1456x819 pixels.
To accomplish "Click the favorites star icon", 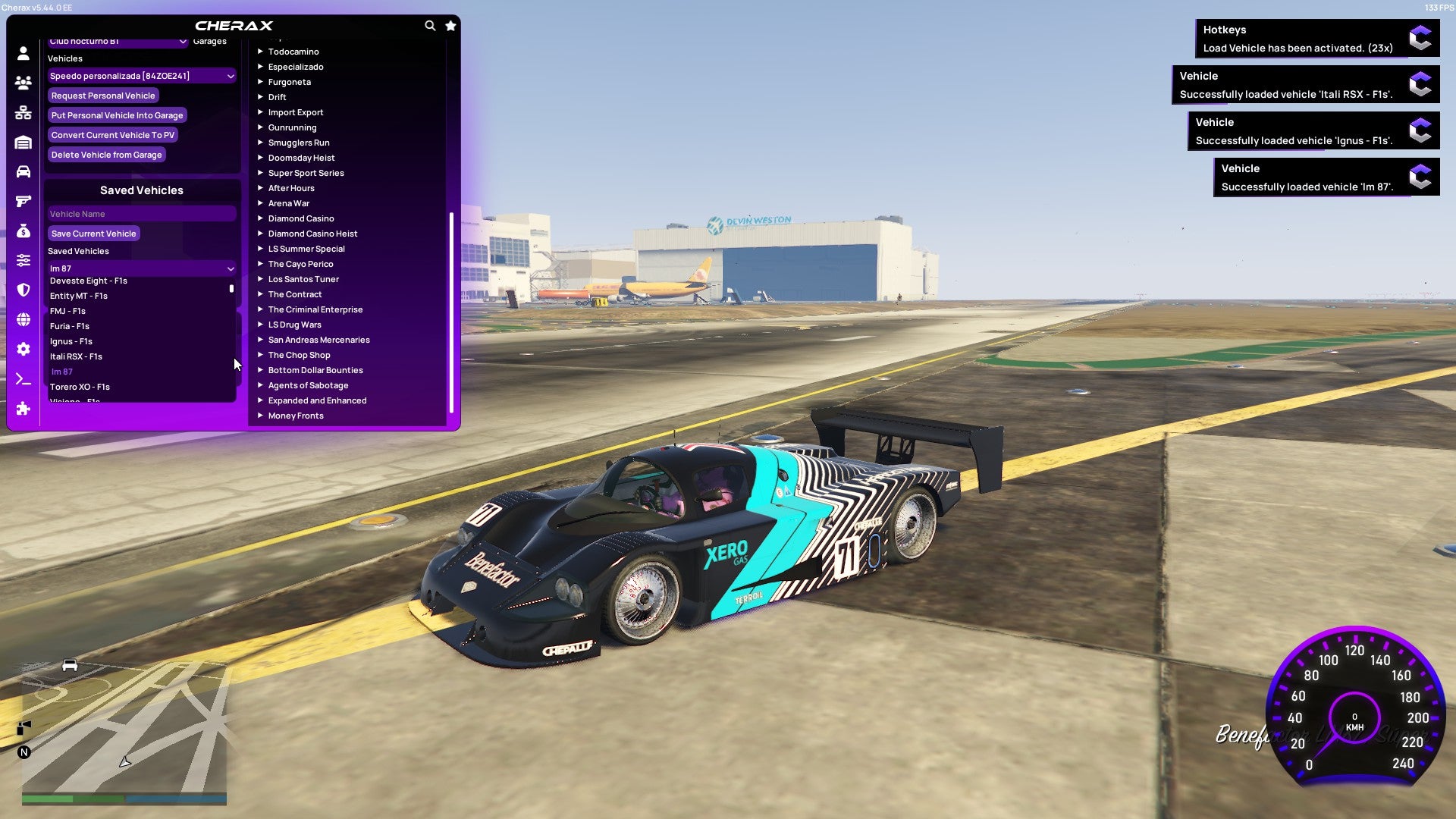I will [x=450, y=25].
